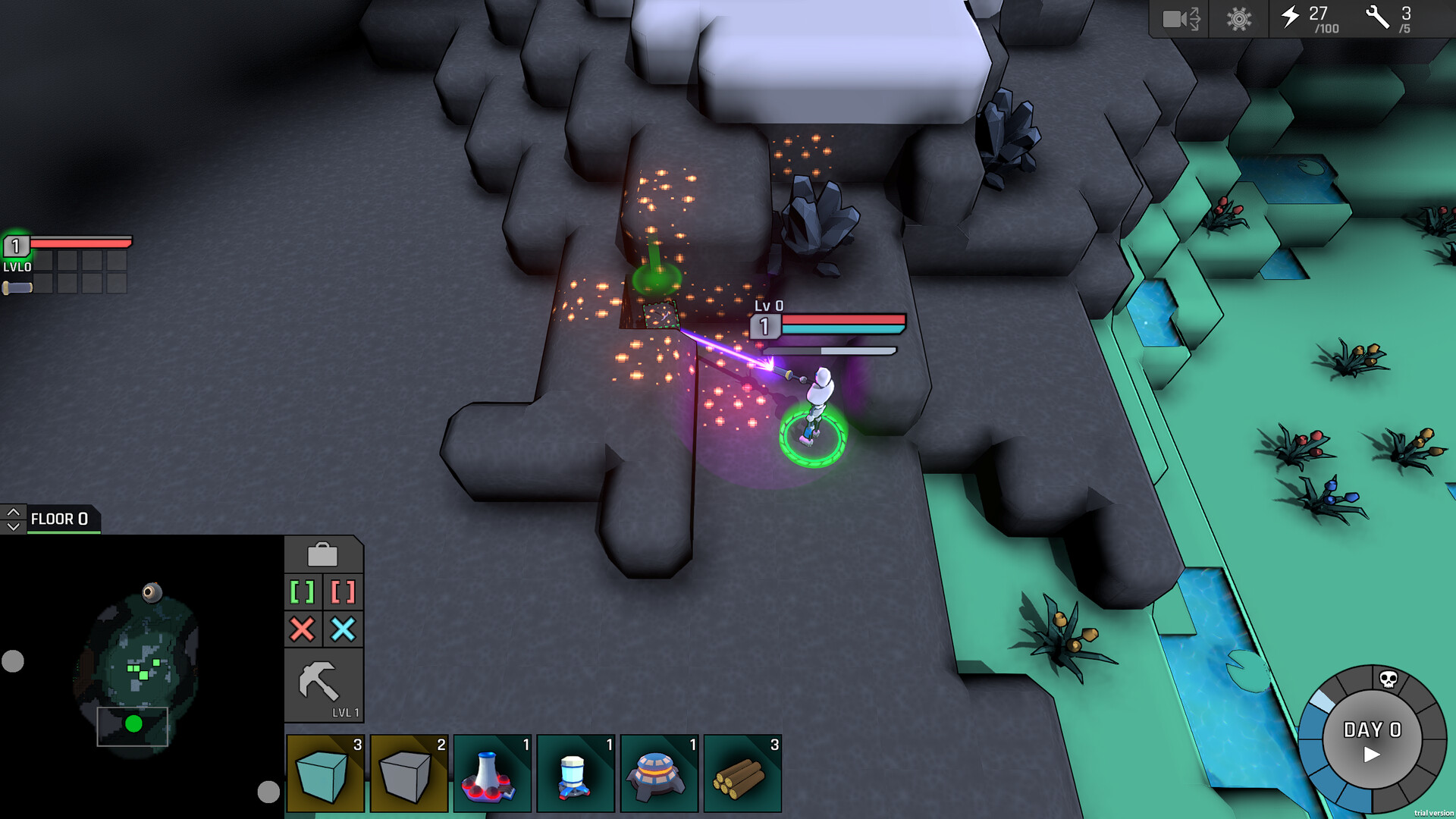Select the teal cube block slot

(325, 773)
